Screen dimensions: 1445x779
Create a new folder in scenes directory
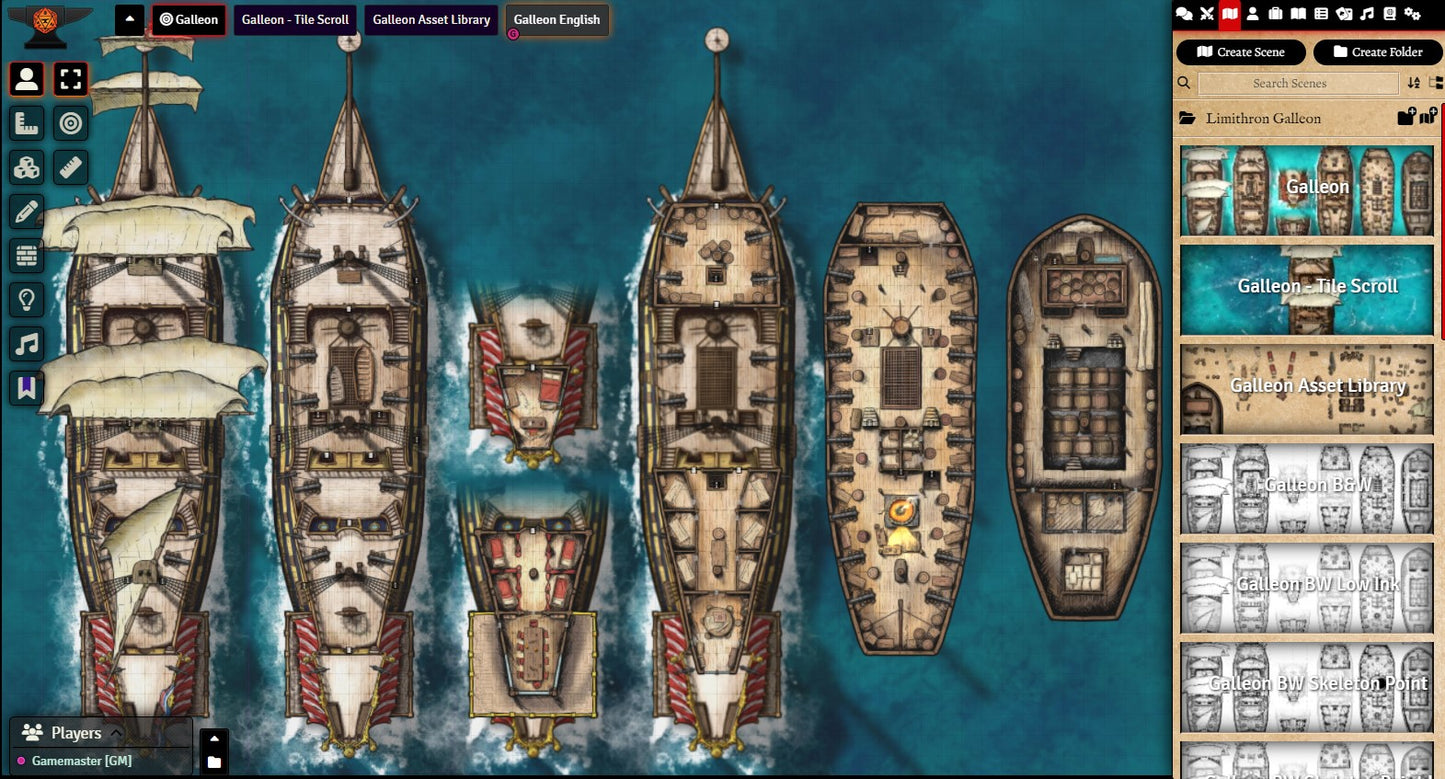point(1377,52)
